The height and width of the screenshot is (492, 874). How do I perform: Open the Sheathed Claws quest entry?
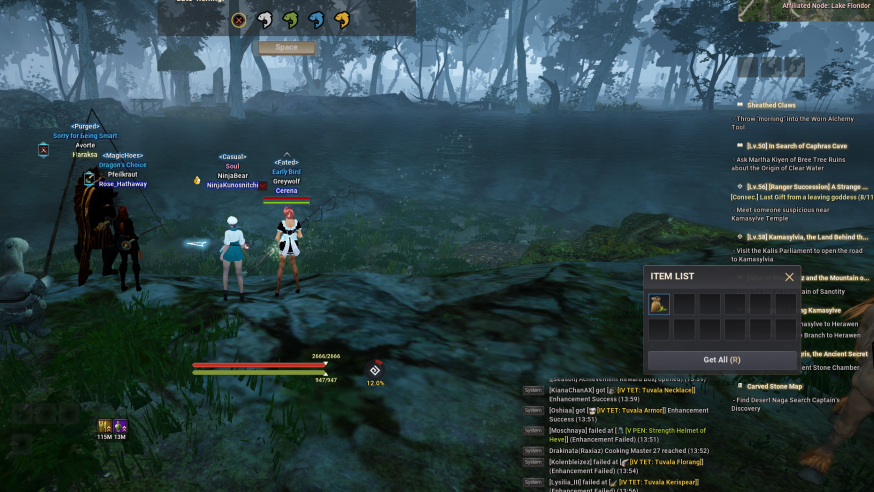click(x=772, y=105)
